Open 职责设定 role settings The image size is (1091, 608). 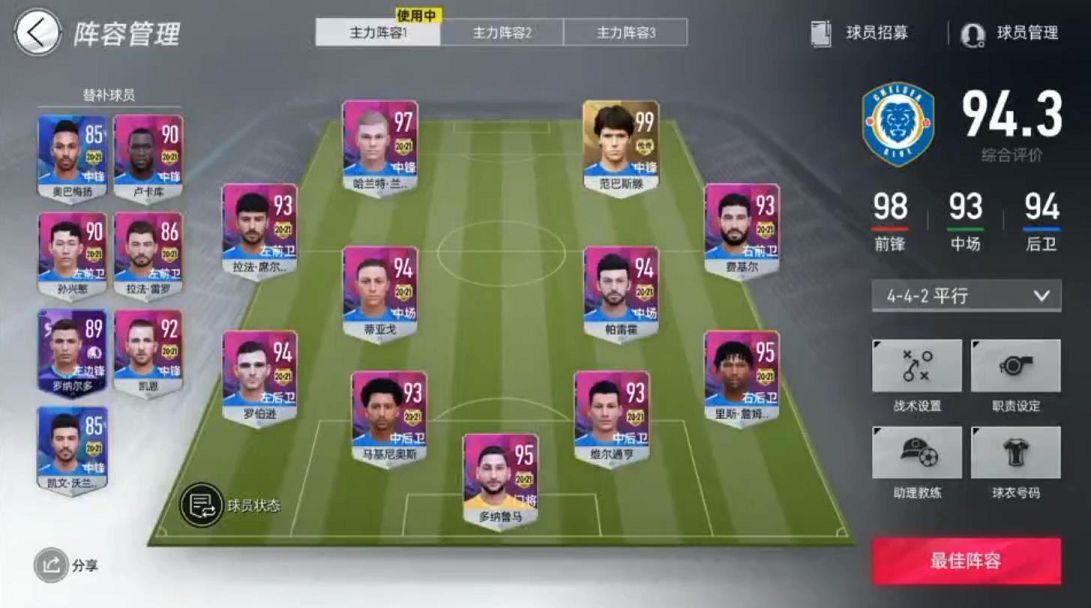point(1015,376)
